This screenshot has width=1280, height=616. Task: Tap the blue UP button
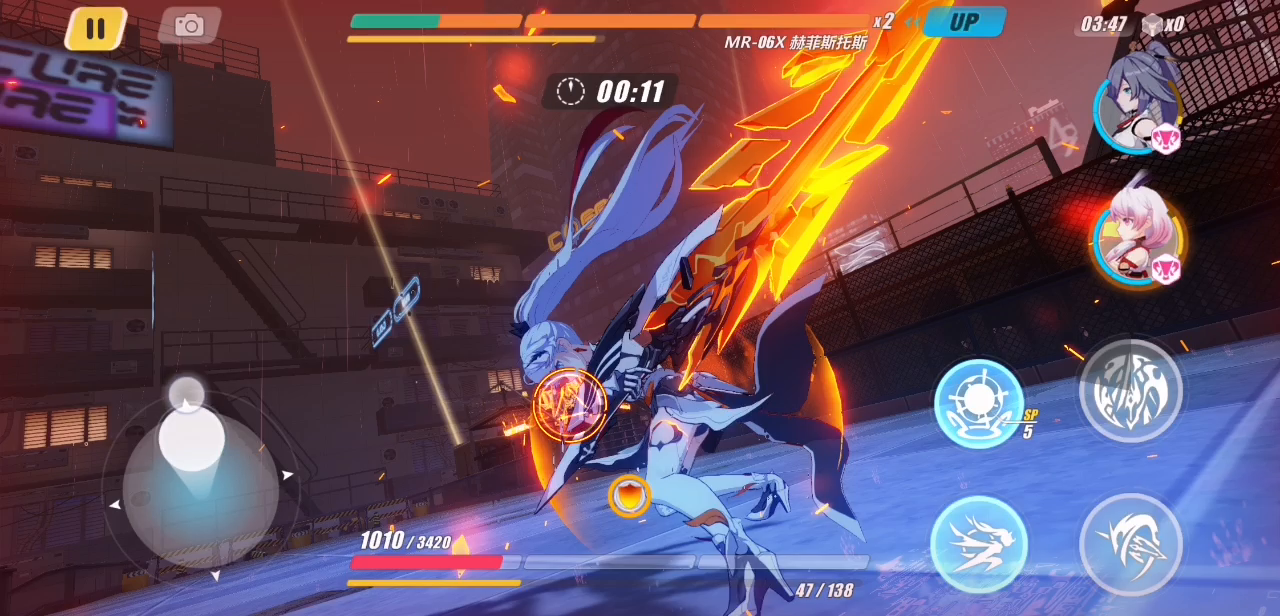pos(963,22)
